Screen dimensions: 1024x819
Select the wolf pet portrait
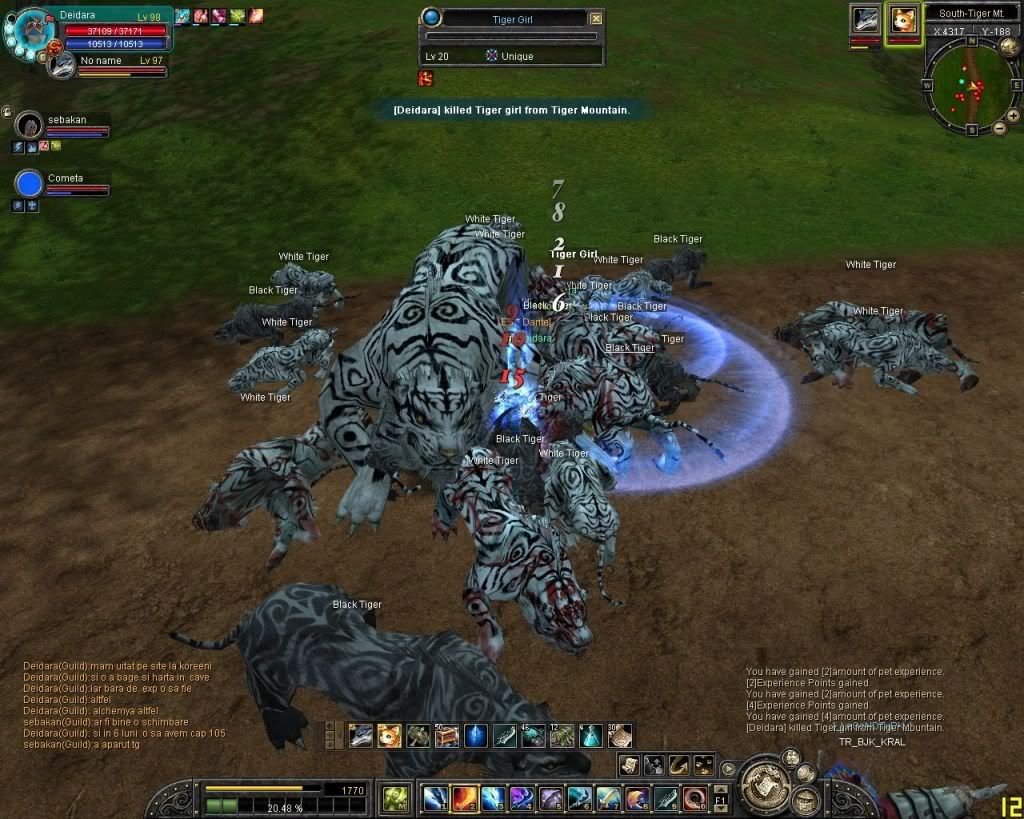click(x=865, y=20)
